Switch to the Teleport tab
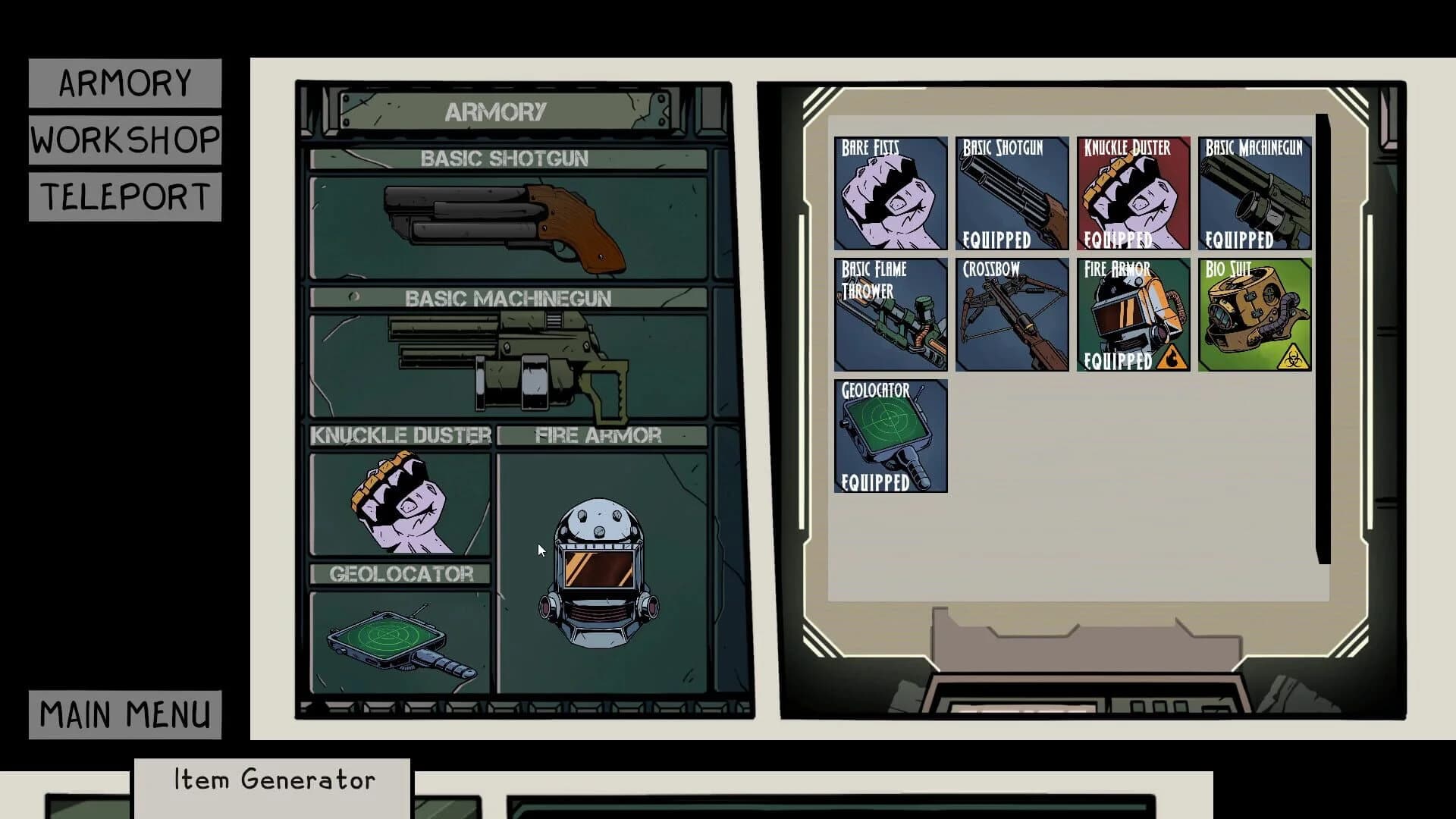This screenshot has width=1456, height=819. tap(124, 196)
